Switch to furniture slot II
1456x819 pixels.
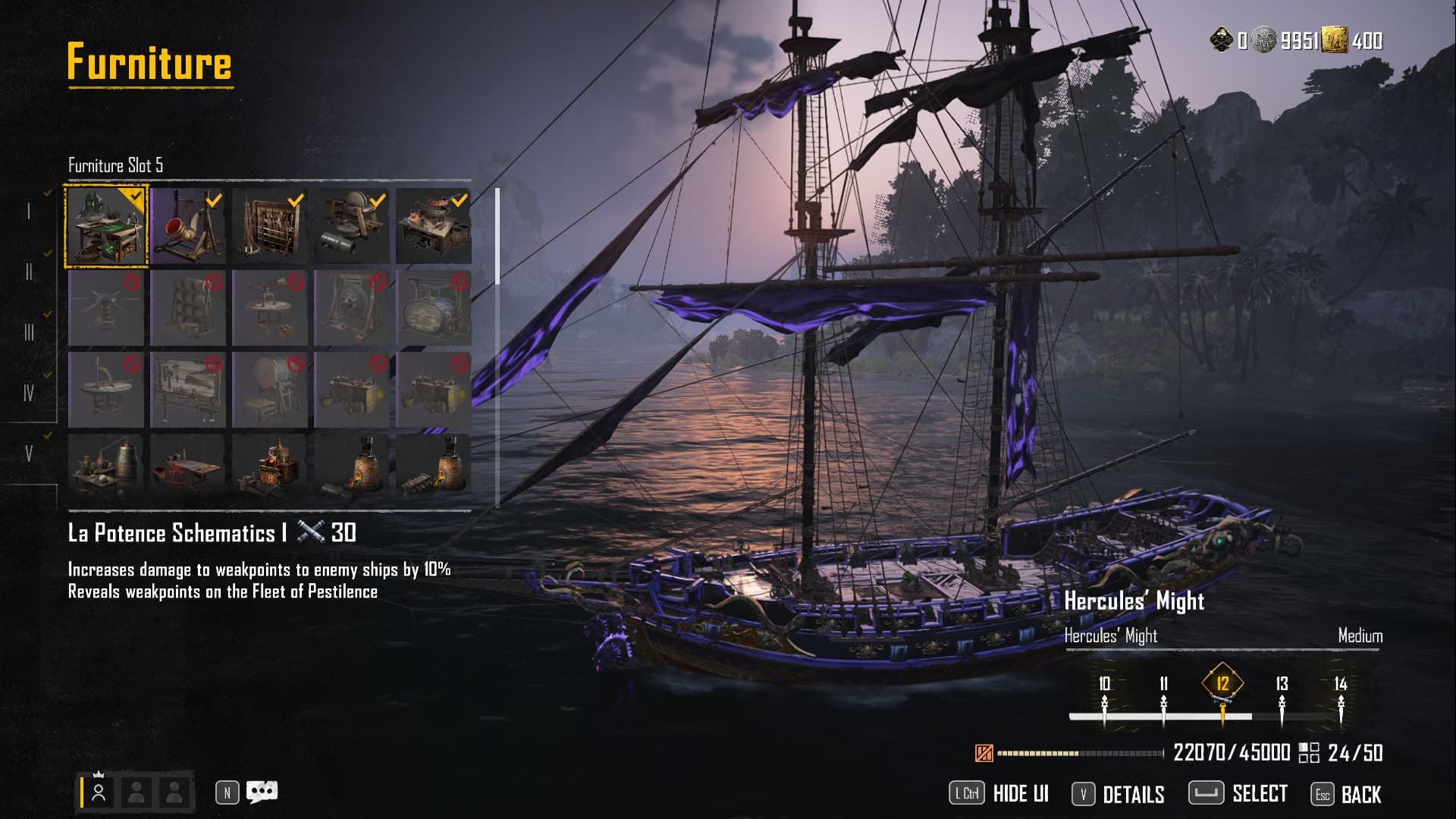click(29, 271)
